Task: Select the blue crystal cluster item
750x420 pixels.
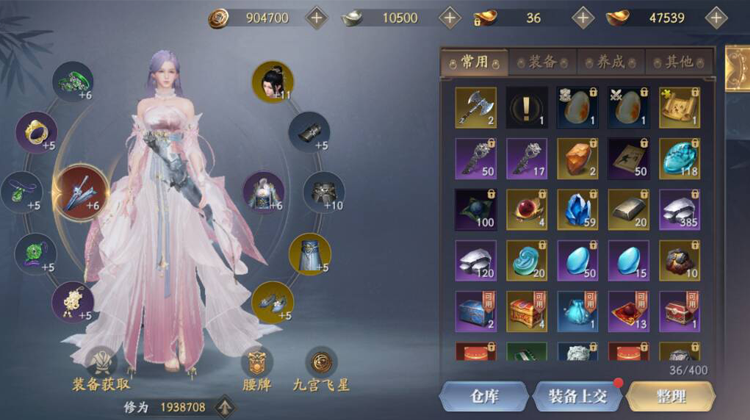Action: click(577, 209)
